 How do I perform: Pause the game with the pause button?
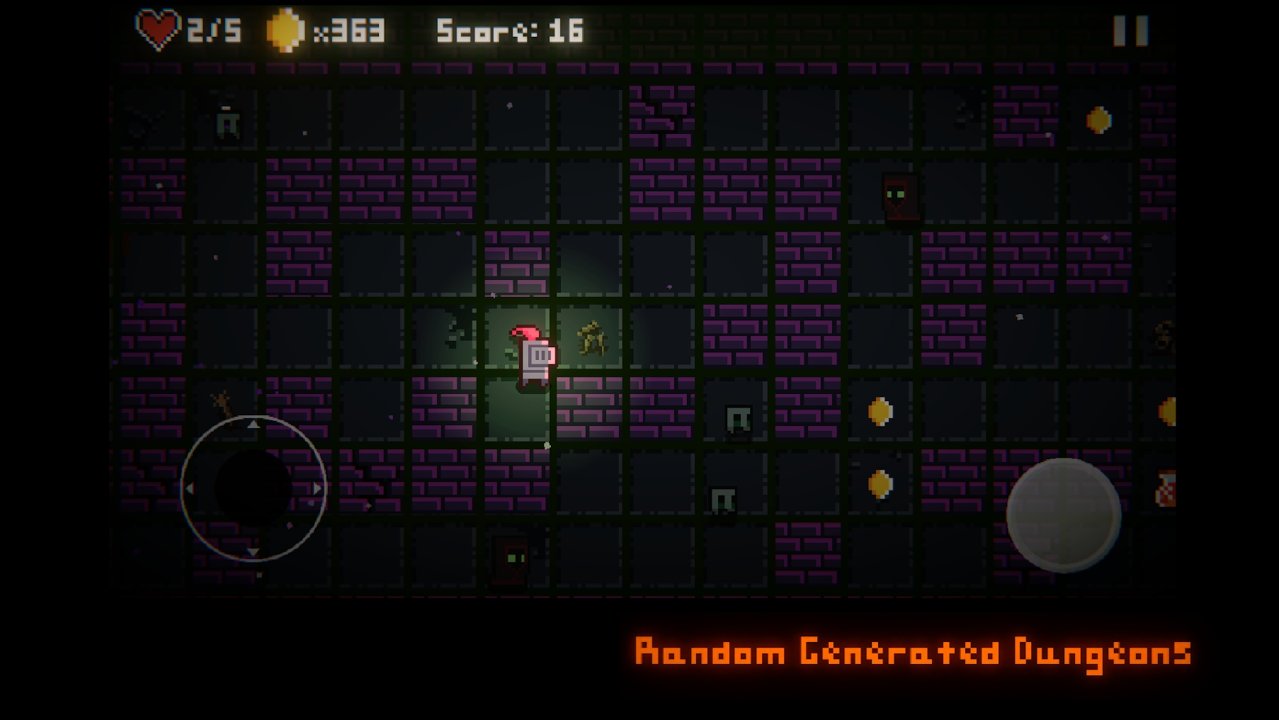pos(1131,31)
